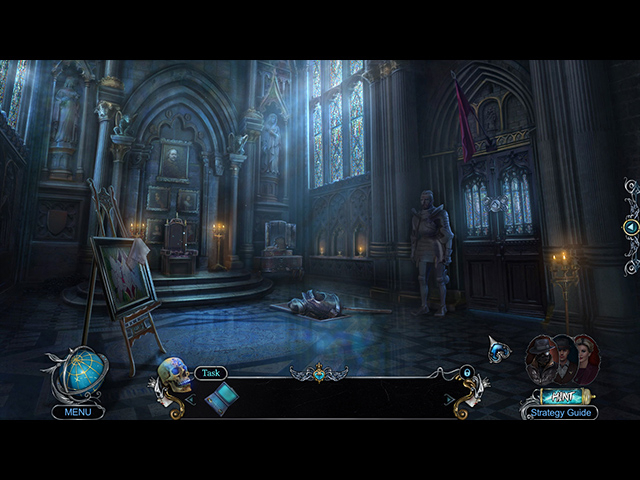This screenshot has height=480, width=640.
Task: Click the blue horn icon beside the portraits
Action: click(497, 350)
